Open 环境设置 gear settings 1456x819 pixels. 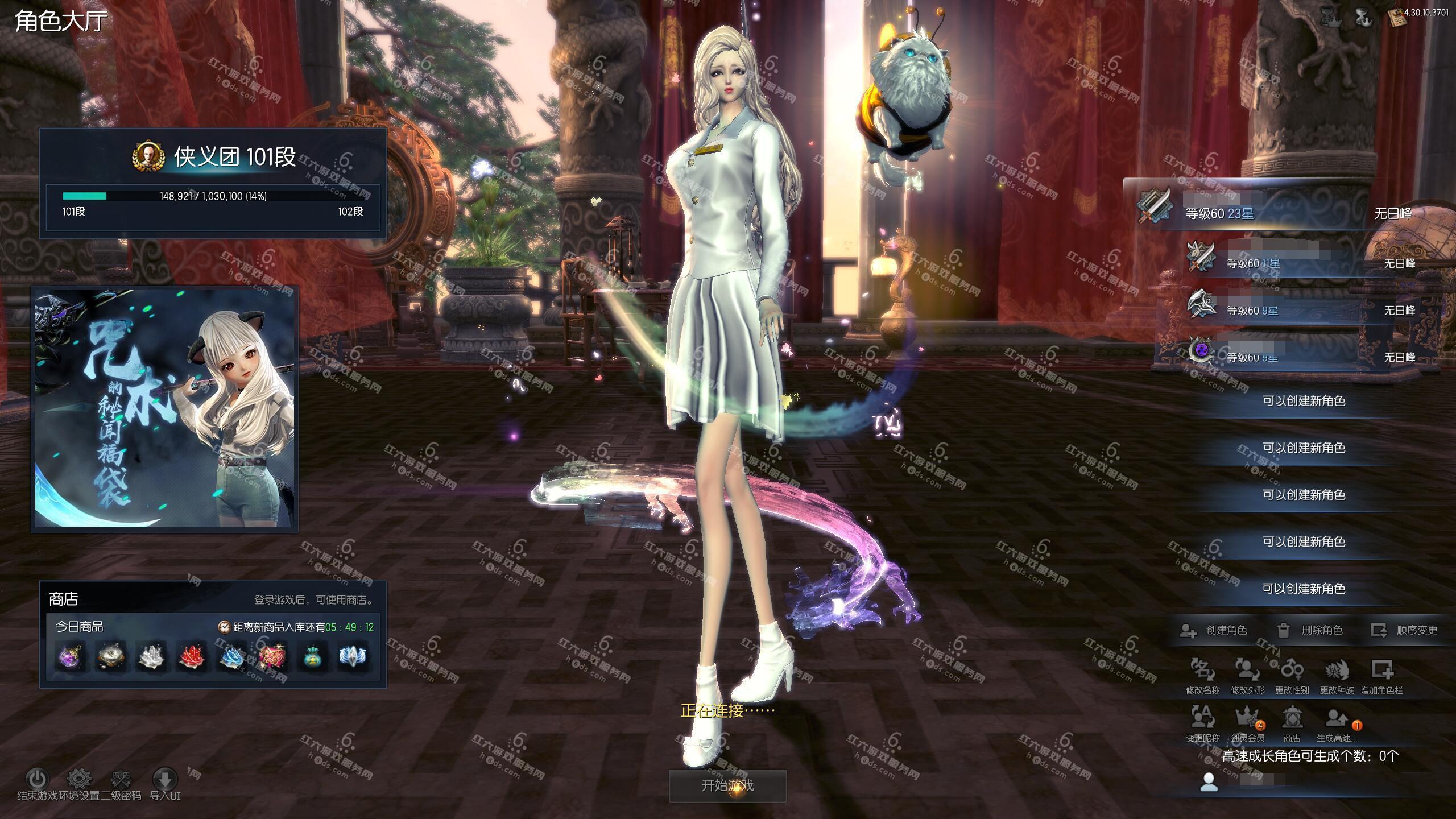(79, 779)
